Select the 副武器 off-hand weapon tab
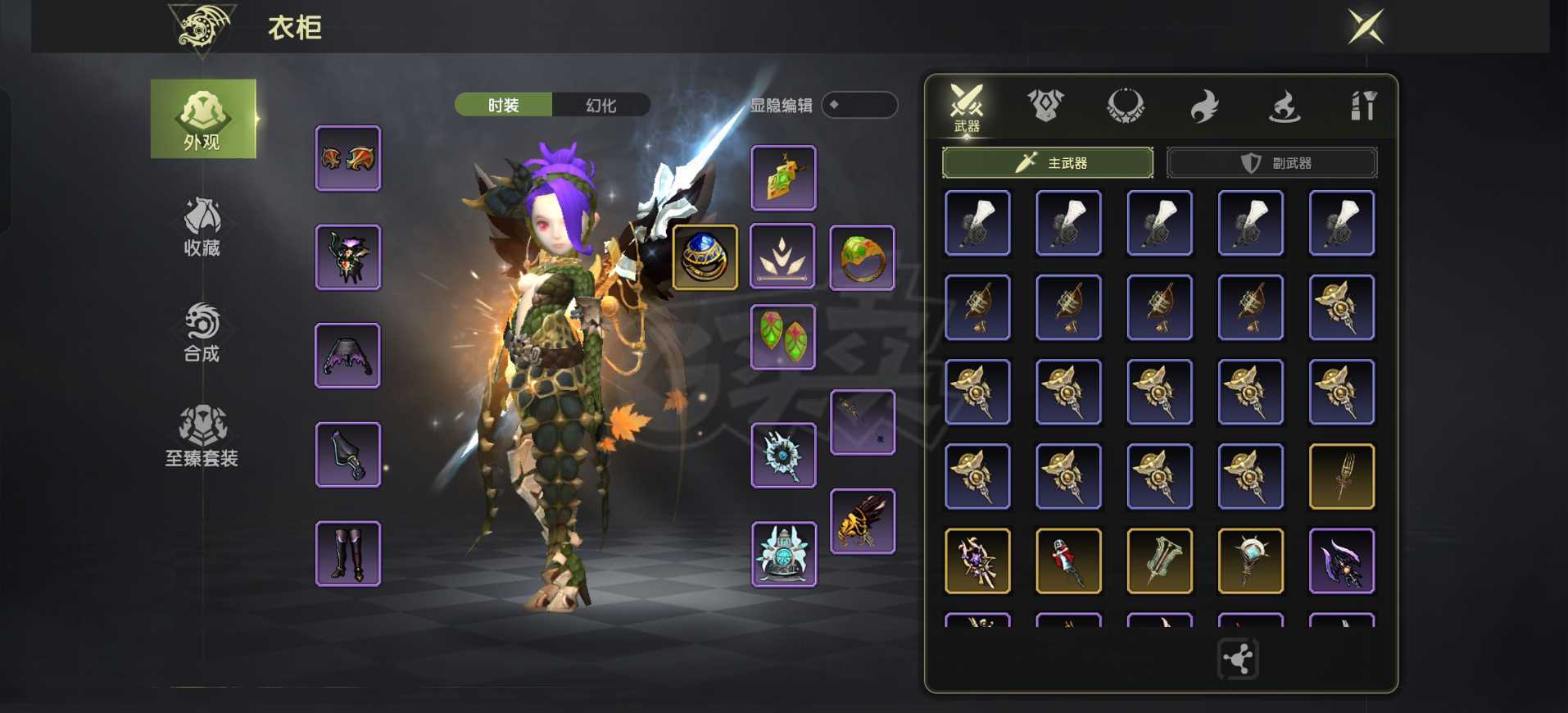This screenshot has width=1568, height=713. click(1272, 163)
